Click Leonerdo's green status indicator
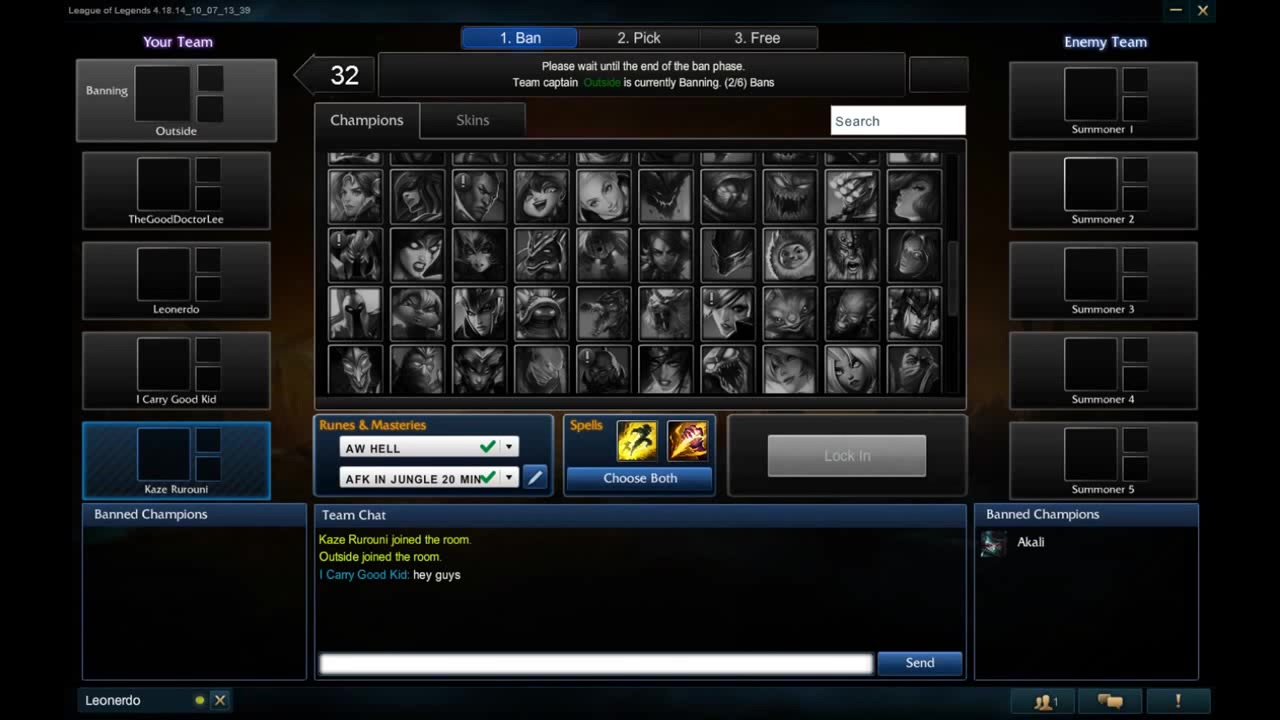1280x720 pixels. [x=199, y=700]
